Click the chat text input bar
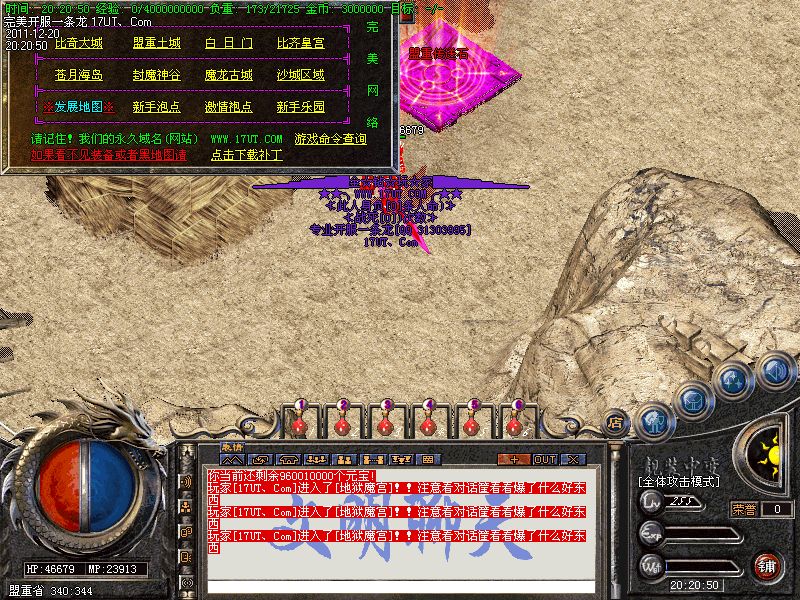Viewport: 800px width, 600px height. click(400, 586)
